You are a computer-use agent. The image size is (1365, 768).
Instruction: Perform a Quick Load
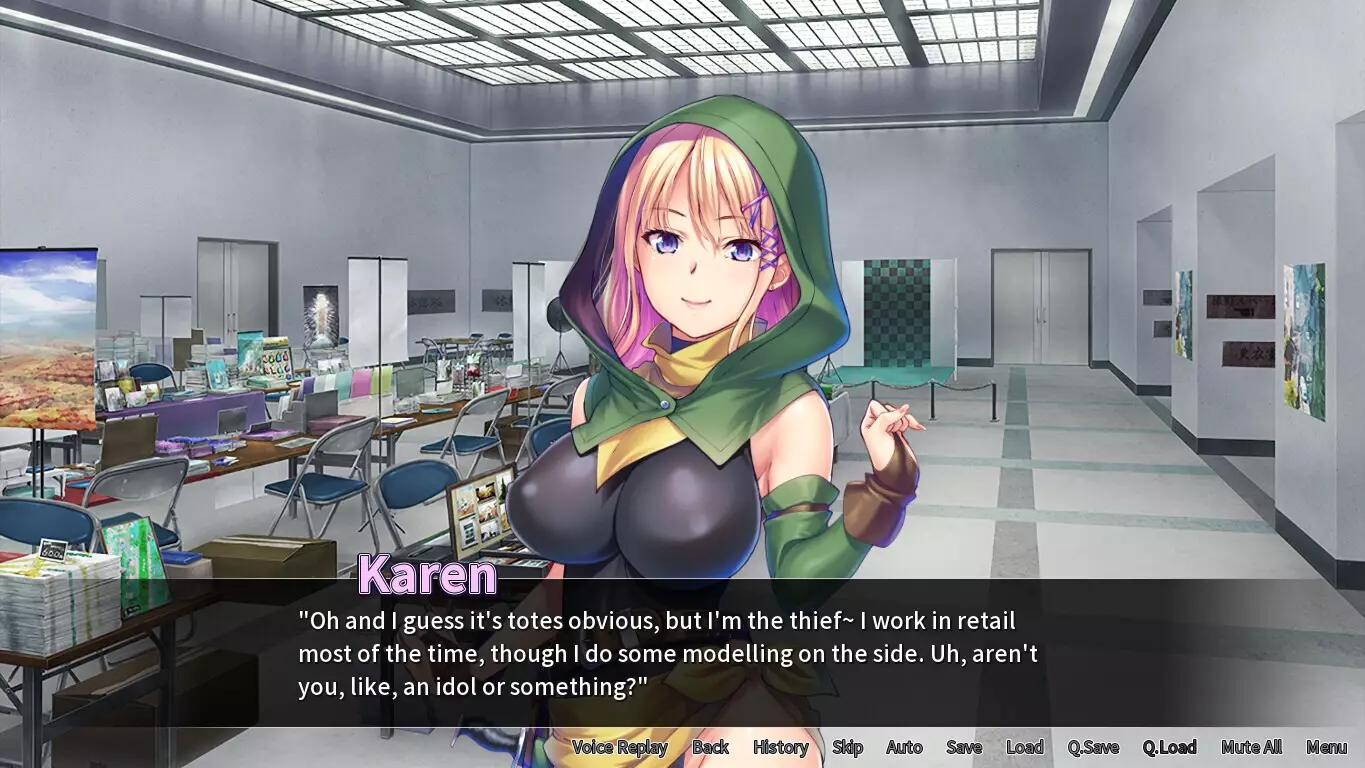[1170, 747]
